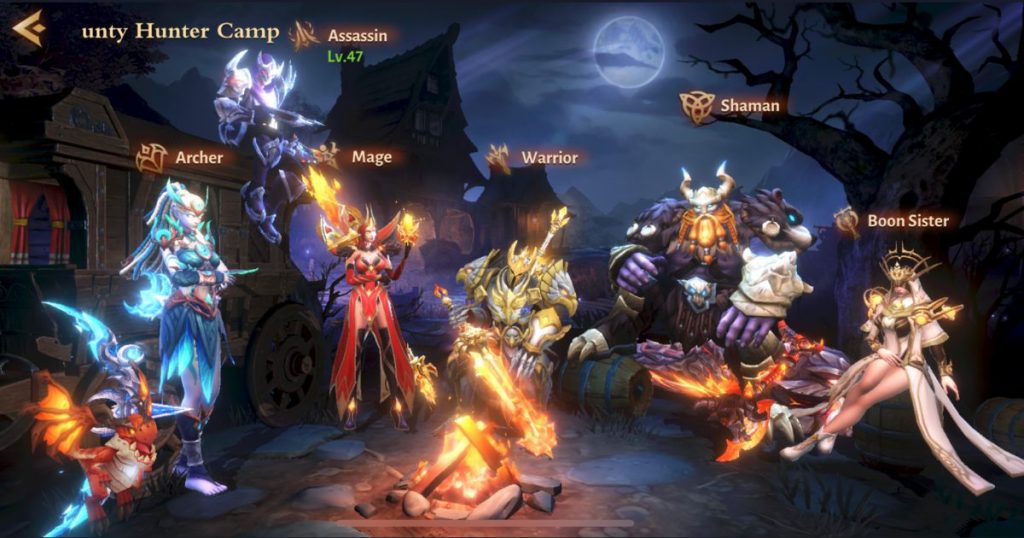The image size is (1024, 538).
Task: Go back using the golden arrow button
Action: pyautogui.click(x=28, y=28)
